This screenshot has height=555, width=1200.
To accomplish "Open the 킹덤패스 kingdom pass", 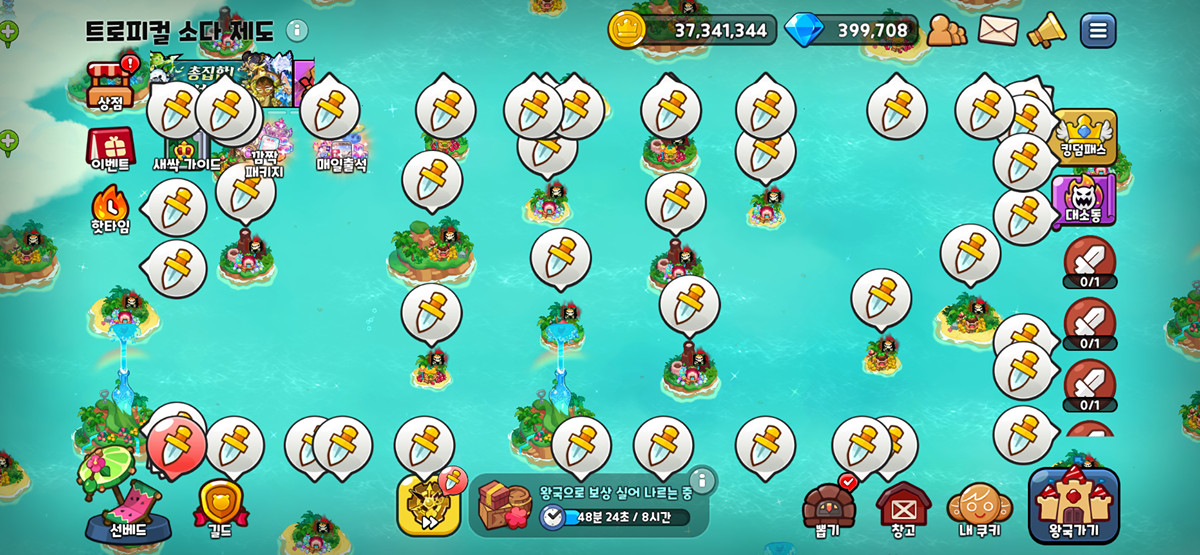I will (x=1087, y=137).
